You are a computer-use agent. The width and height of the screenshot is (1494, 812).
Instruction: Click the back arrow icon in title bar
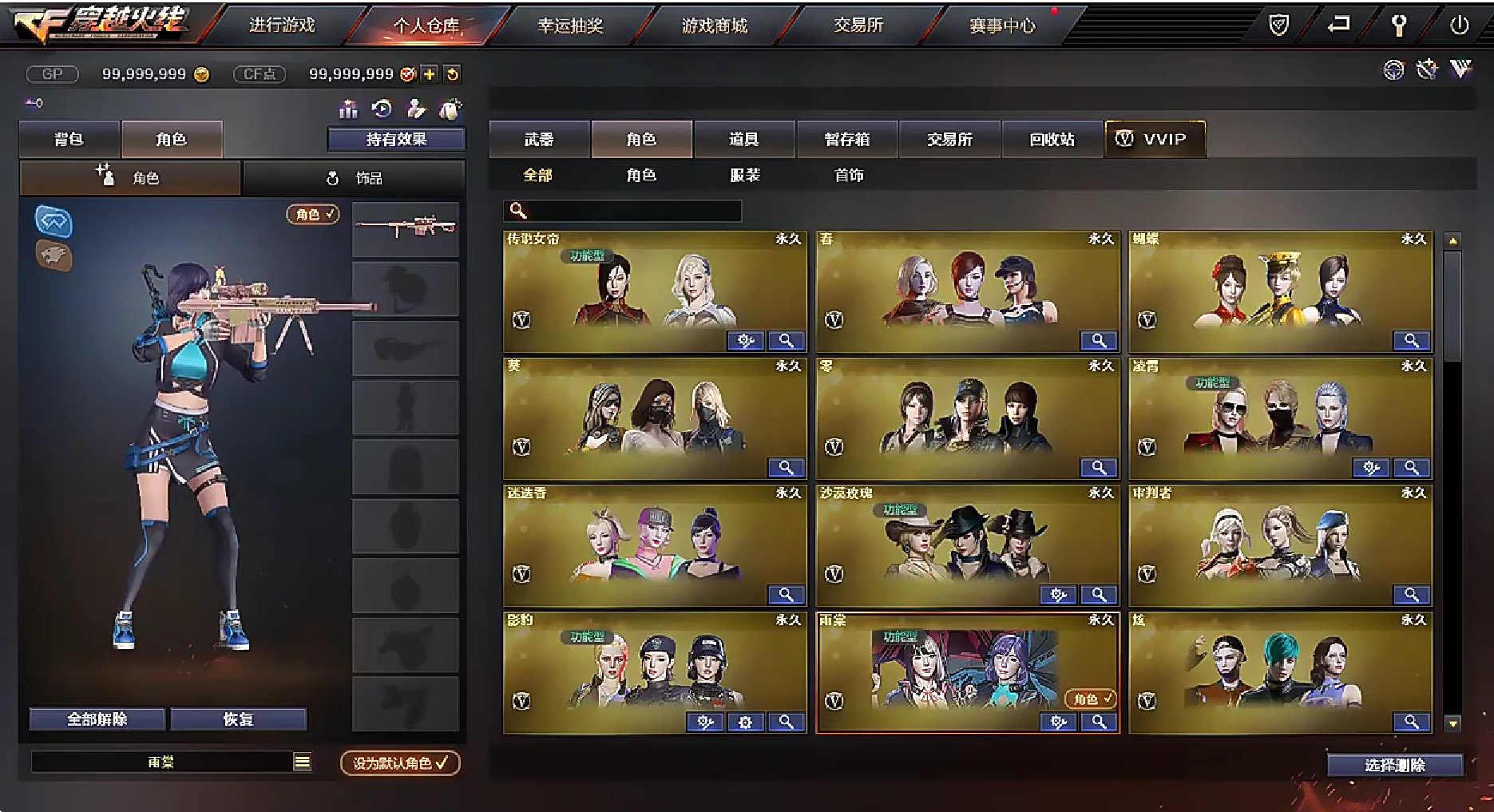click(1338, 25)
